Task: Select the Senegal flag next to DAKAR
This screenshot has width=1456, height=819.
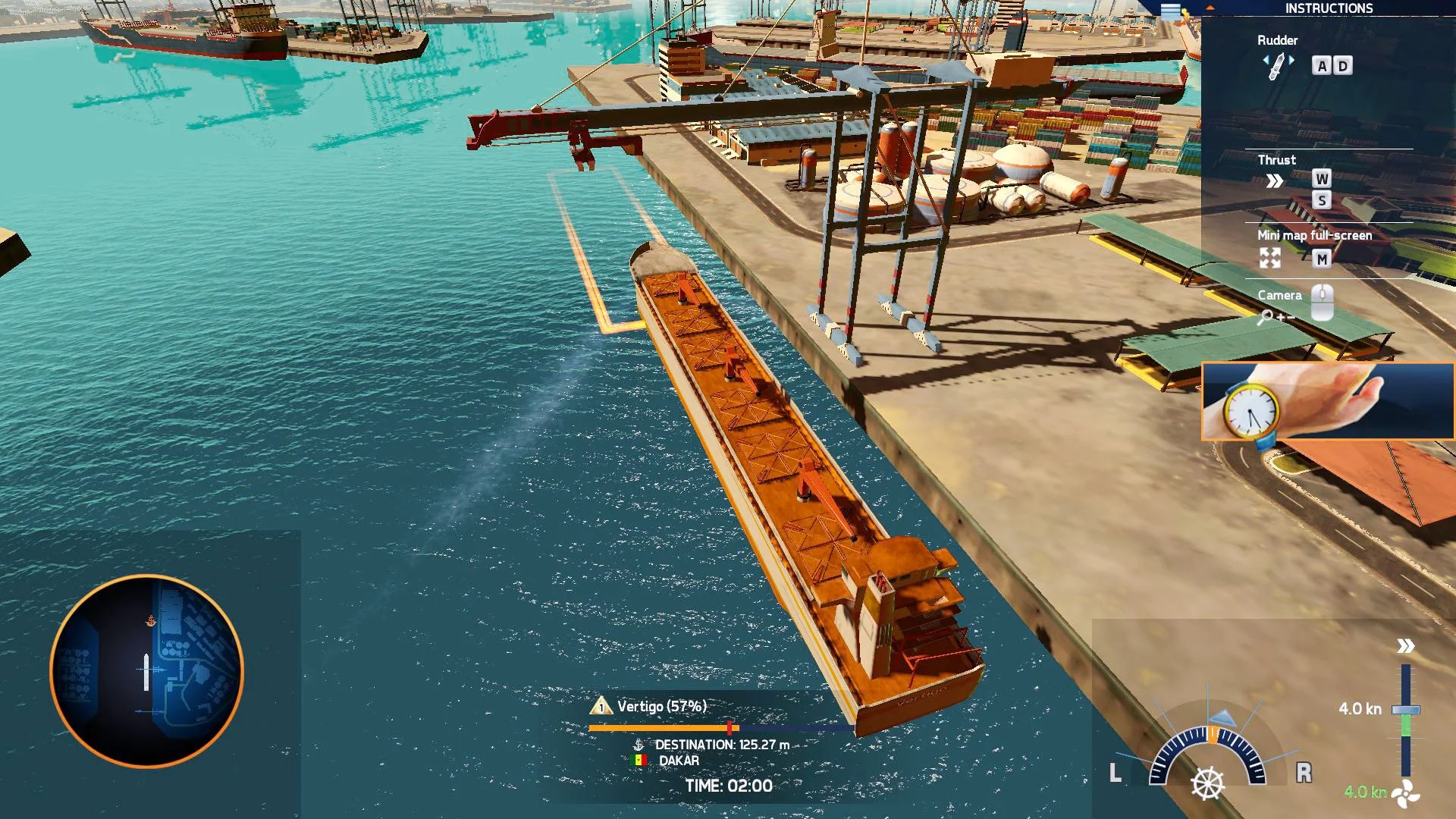Action: [x=639, y=760]
